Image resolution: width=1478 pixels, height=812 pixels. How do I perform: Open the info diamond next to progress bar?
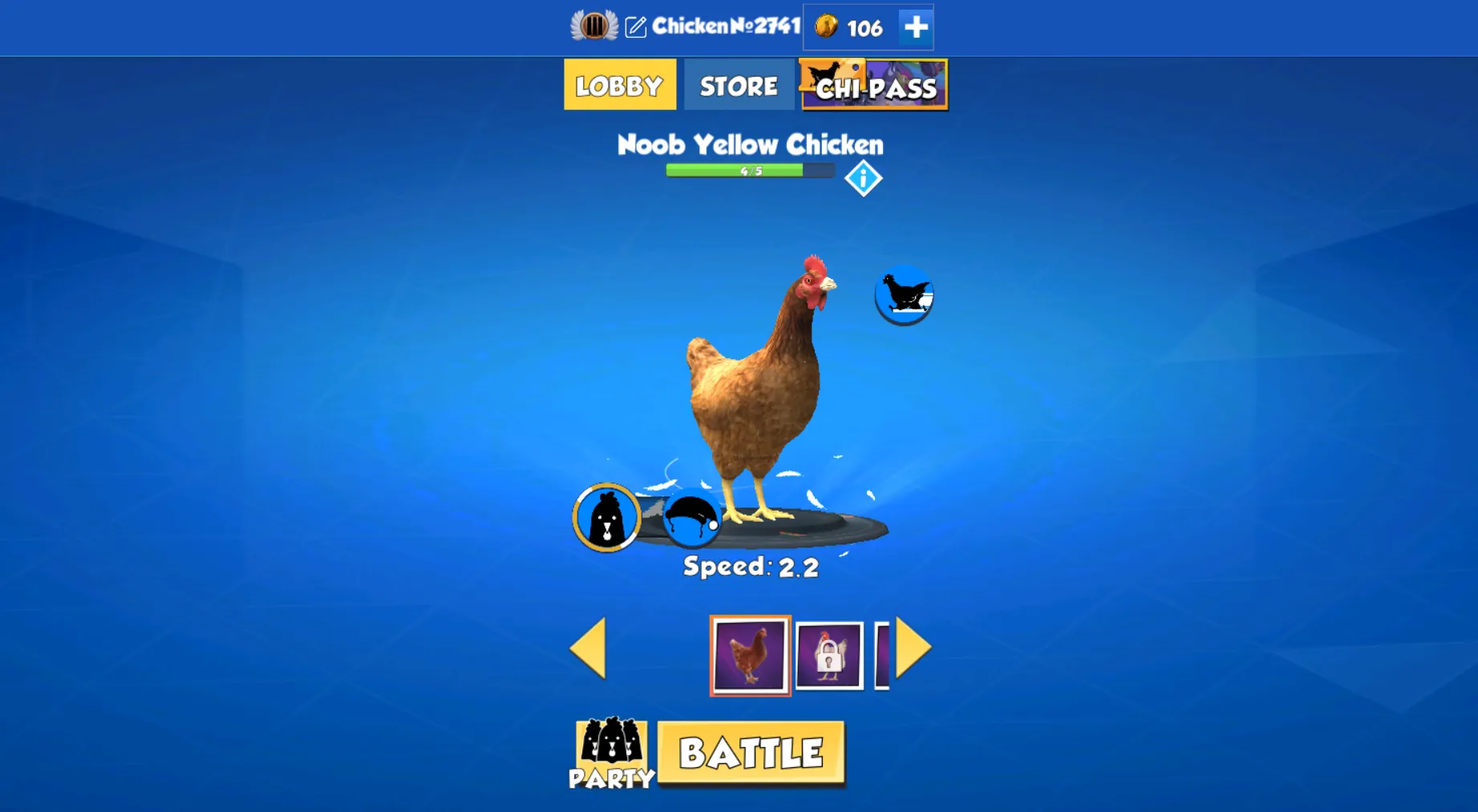click(x=864, y=177)
